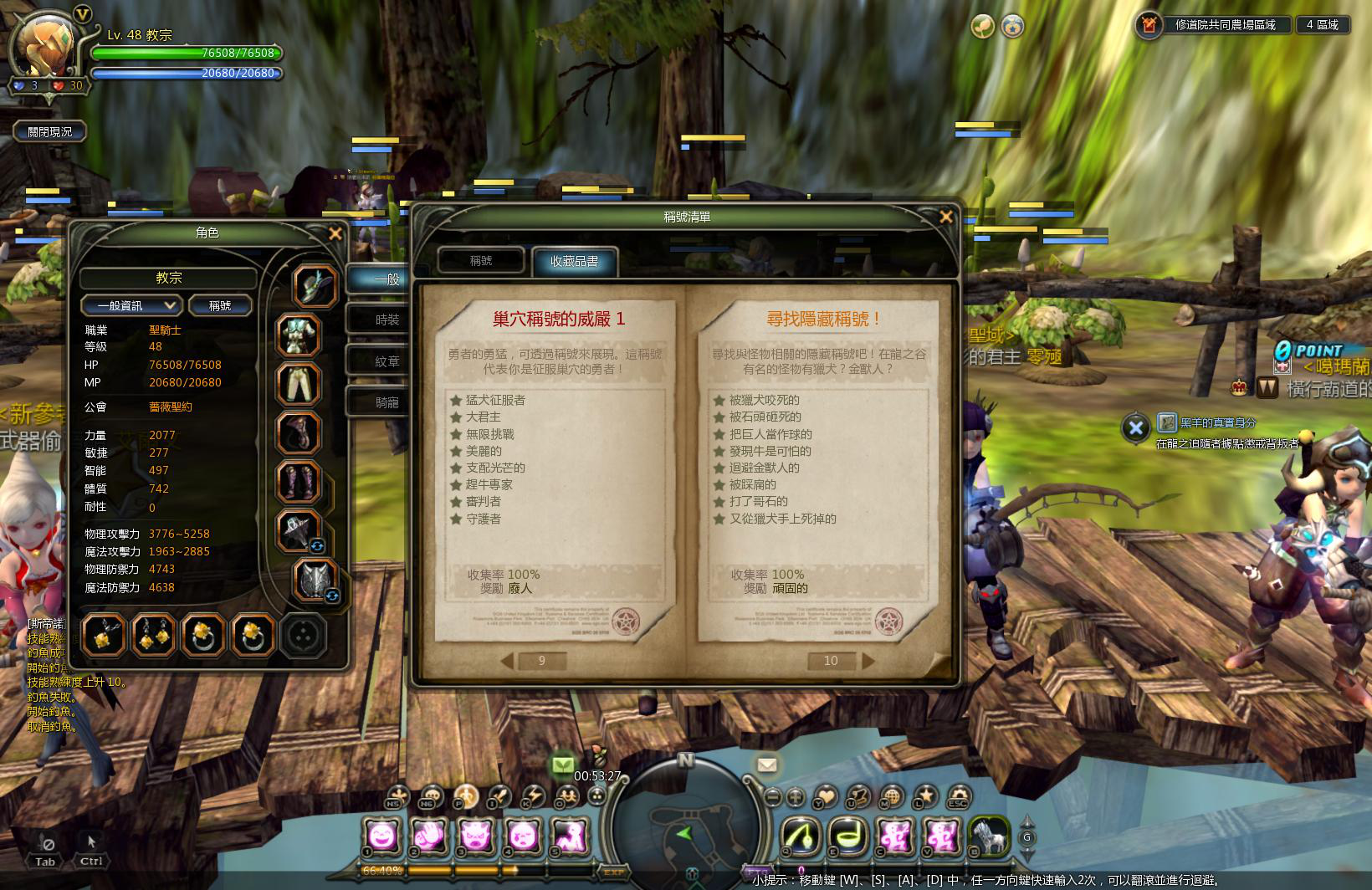This screenshot has width=1372, height=890.
Task: Select the 收藏品書 collection book tab
Action: pos(575,262)
